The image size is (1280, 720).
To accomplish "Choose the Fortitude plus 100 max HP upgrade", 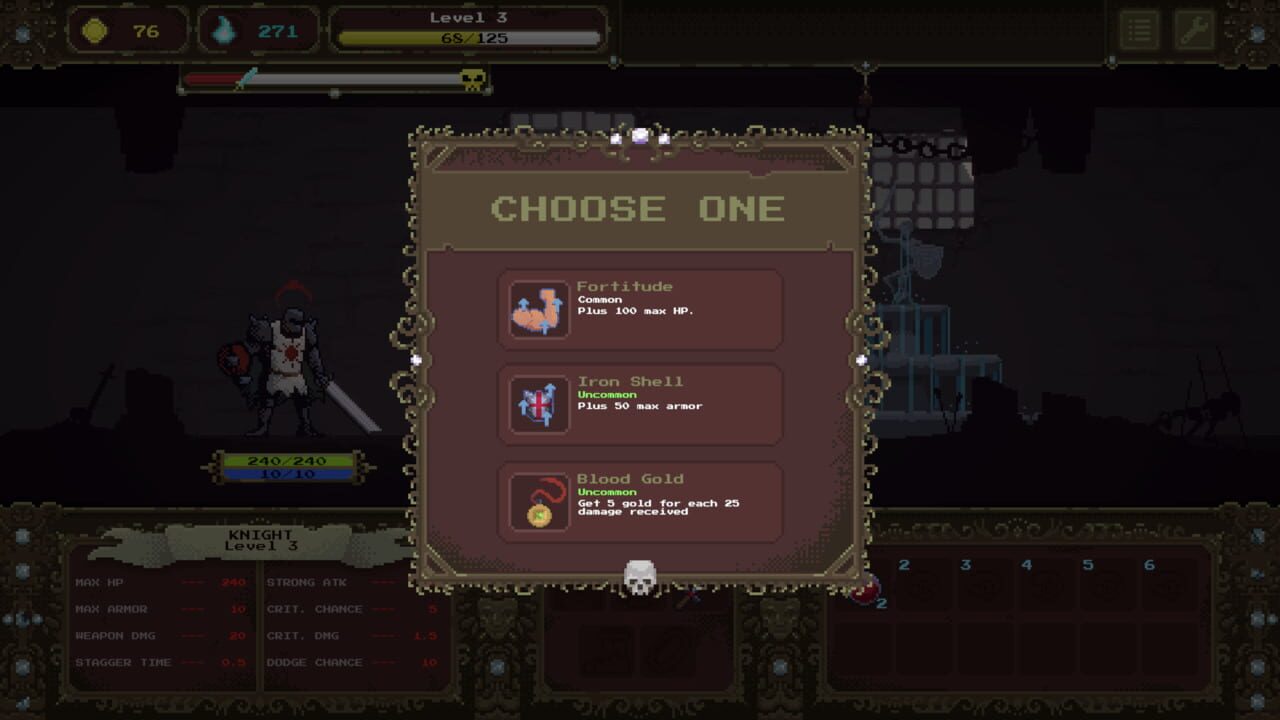I will pos(640,308).
